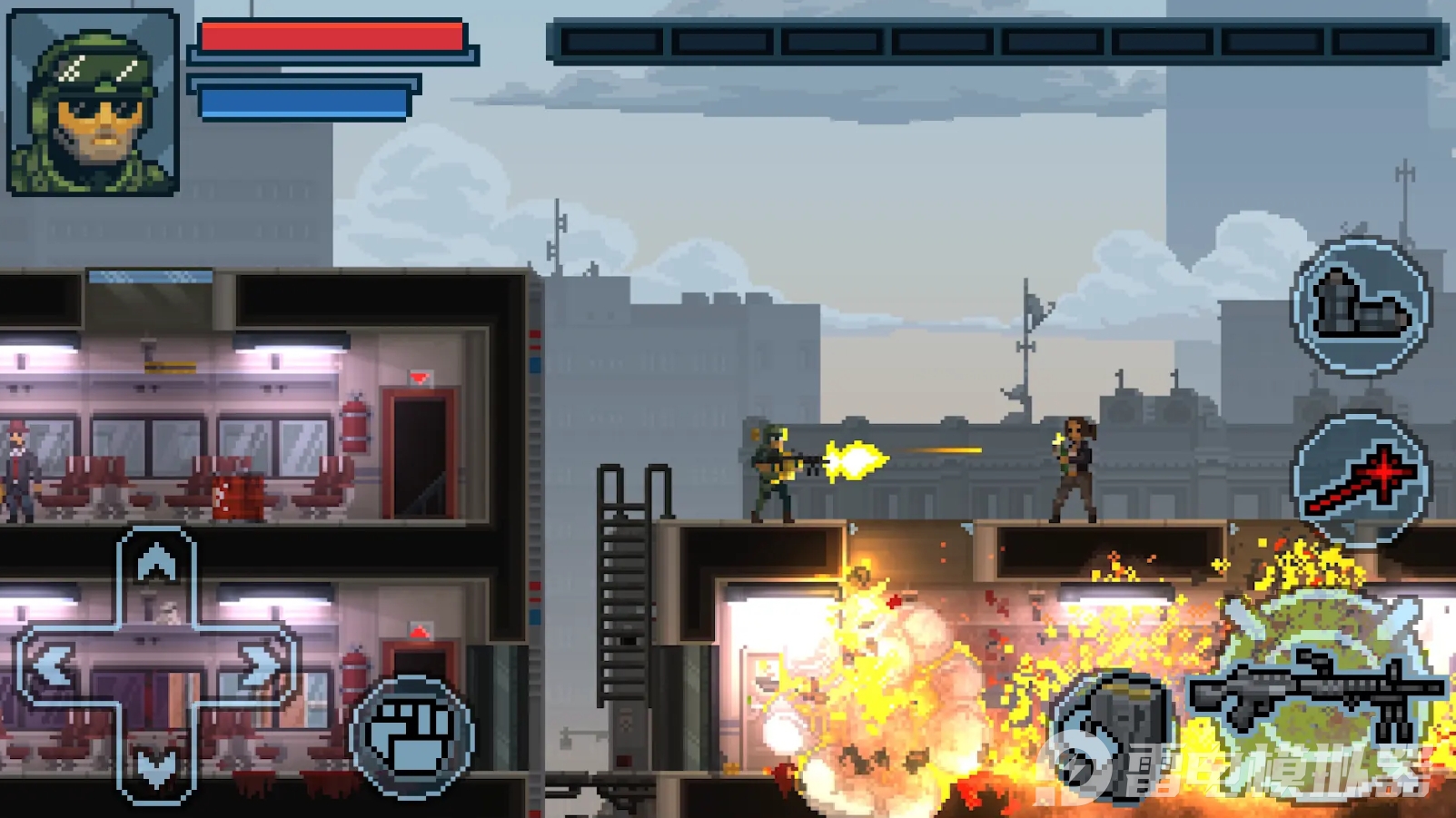This screenshot has height=818, width=1456.
Task: Tap the D-pad right arrow
Action: 261,667
